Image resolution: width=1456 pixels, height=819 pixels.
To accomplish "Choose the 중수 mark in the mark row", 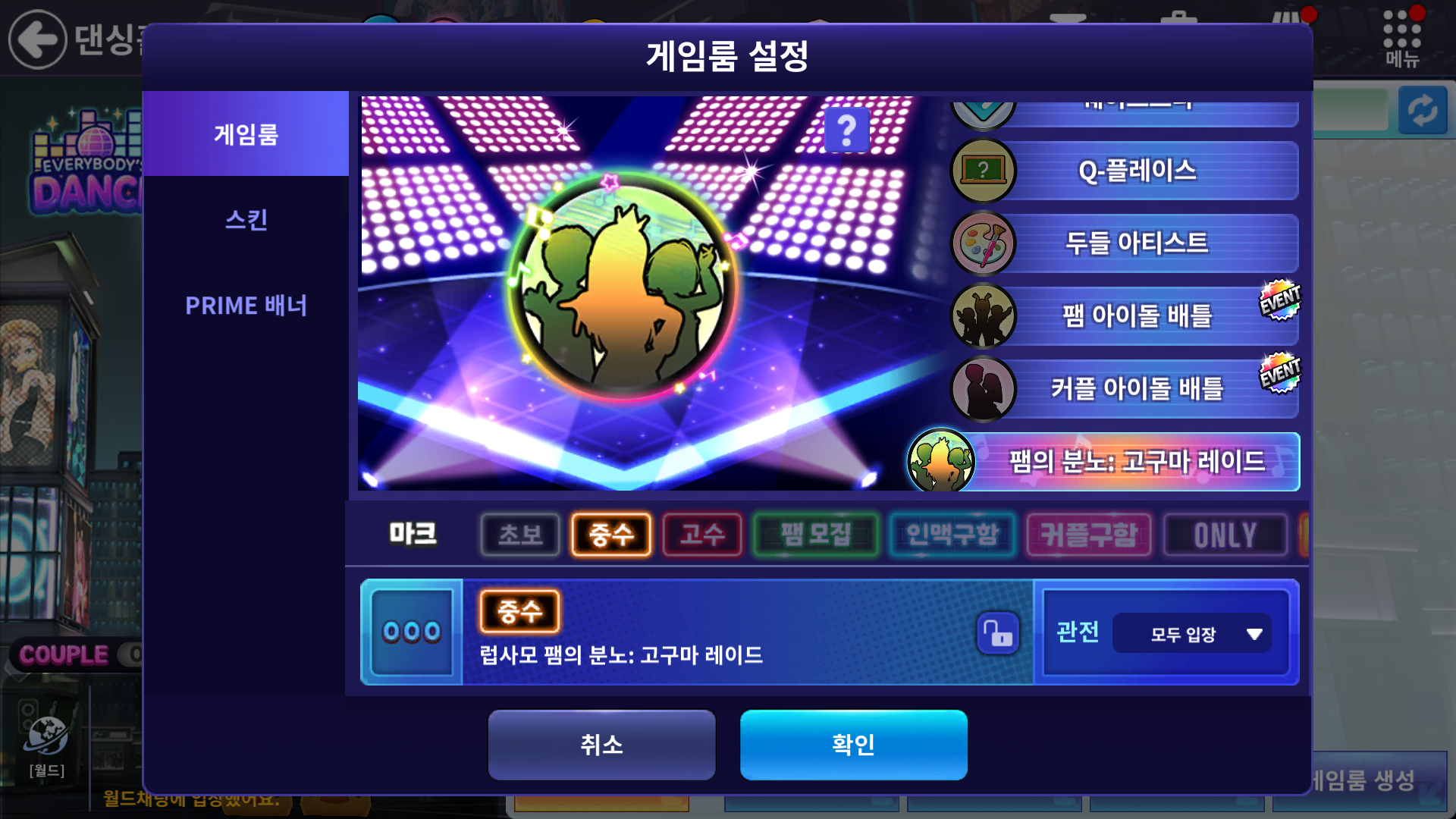I will (x=611, y=535).
